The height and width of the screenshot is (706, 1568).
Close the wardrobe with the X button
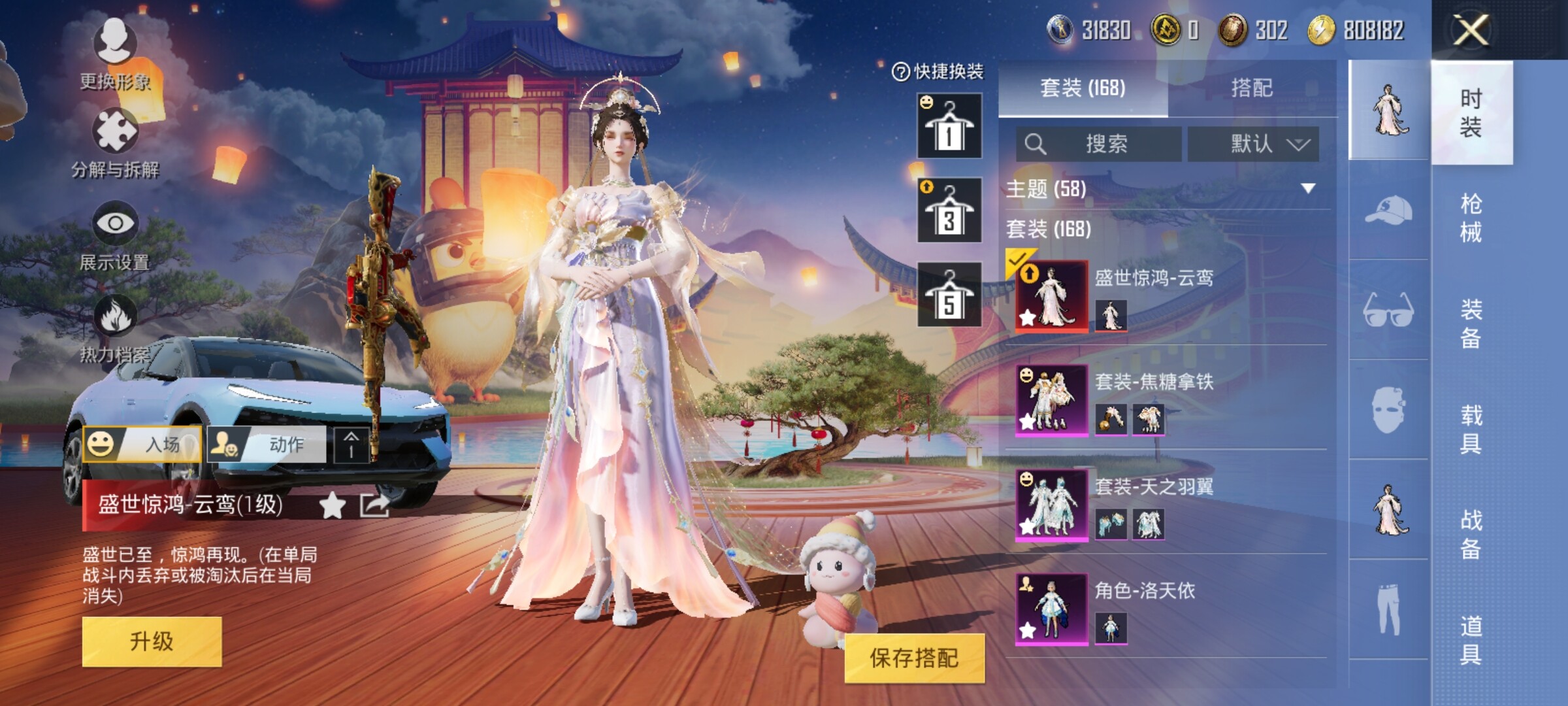tap(1471, 30)
